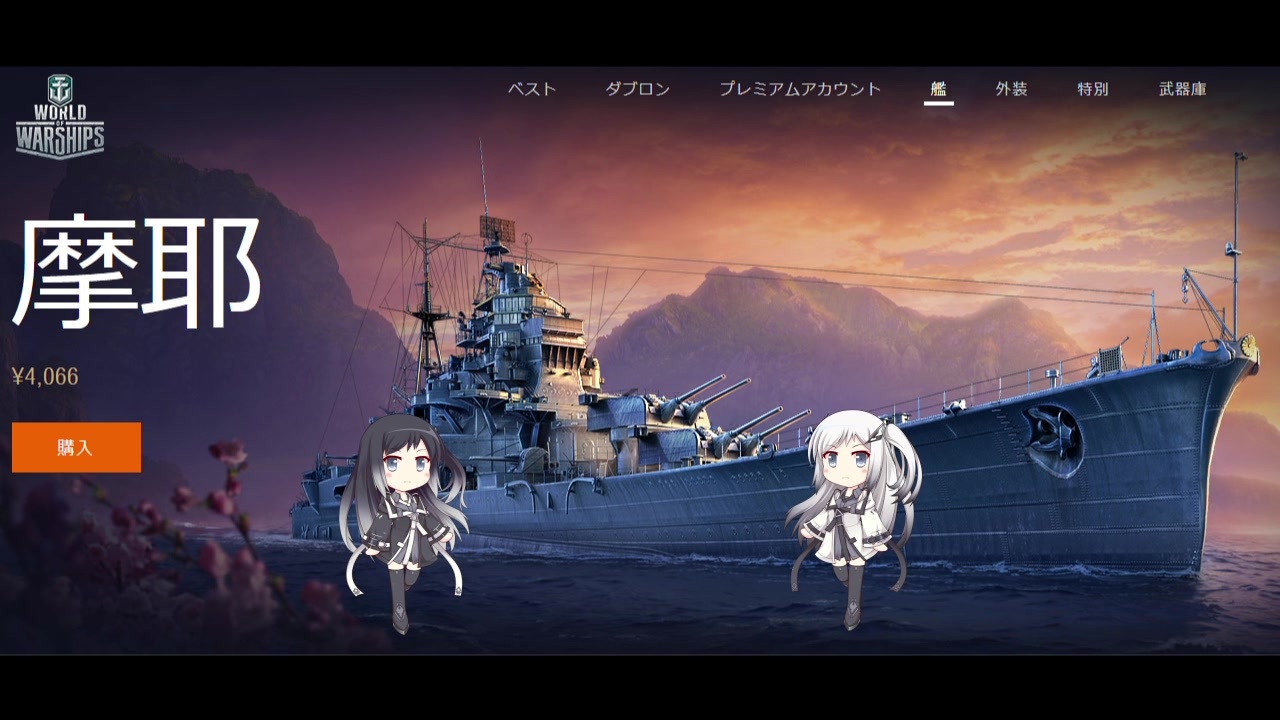Select the white-haired chibi character mascot

[850, 500]
